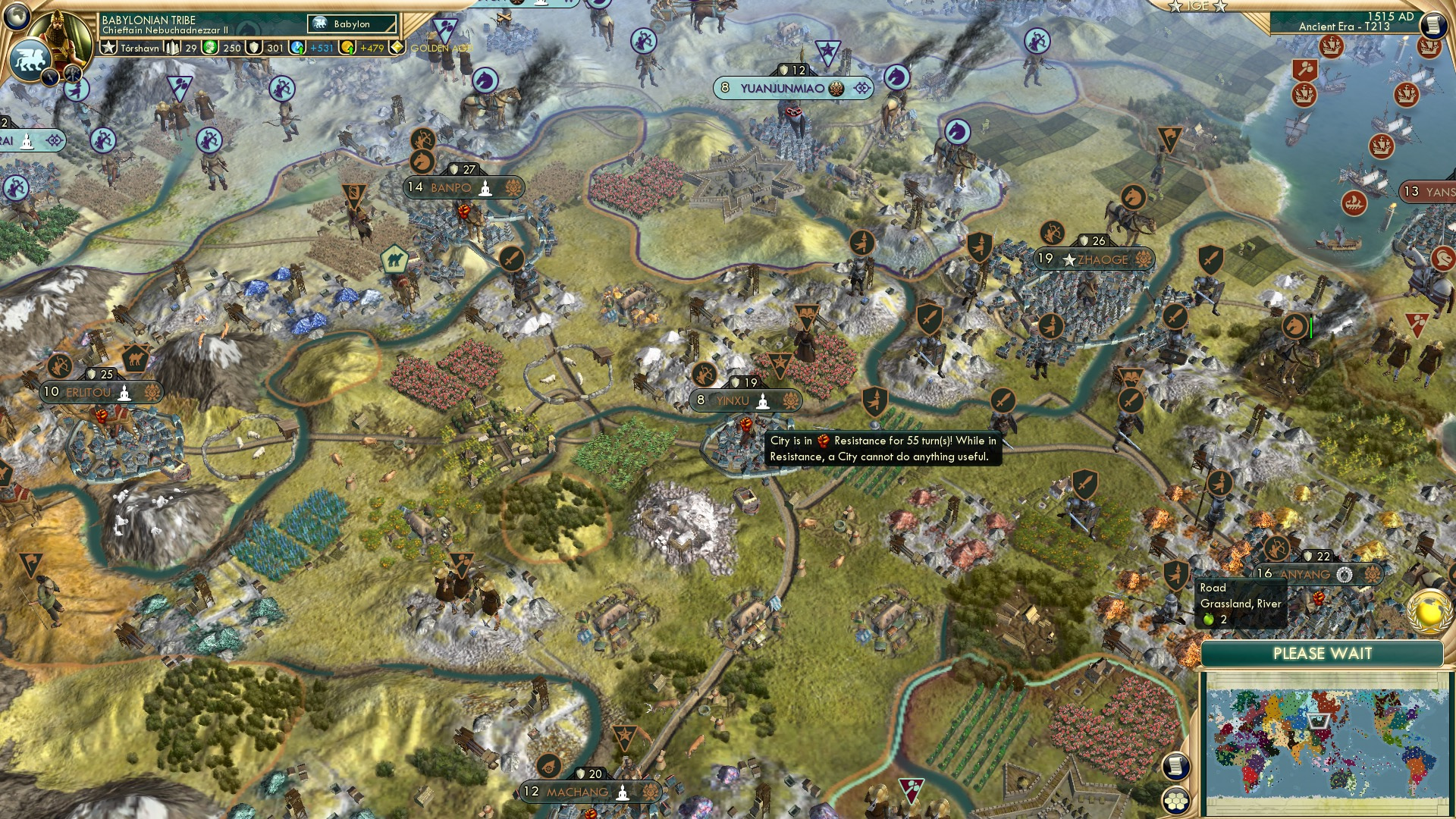Open the notification scroll icon at top right
This screenshot has width=1456, height=819.
[x=1432, y=24]
